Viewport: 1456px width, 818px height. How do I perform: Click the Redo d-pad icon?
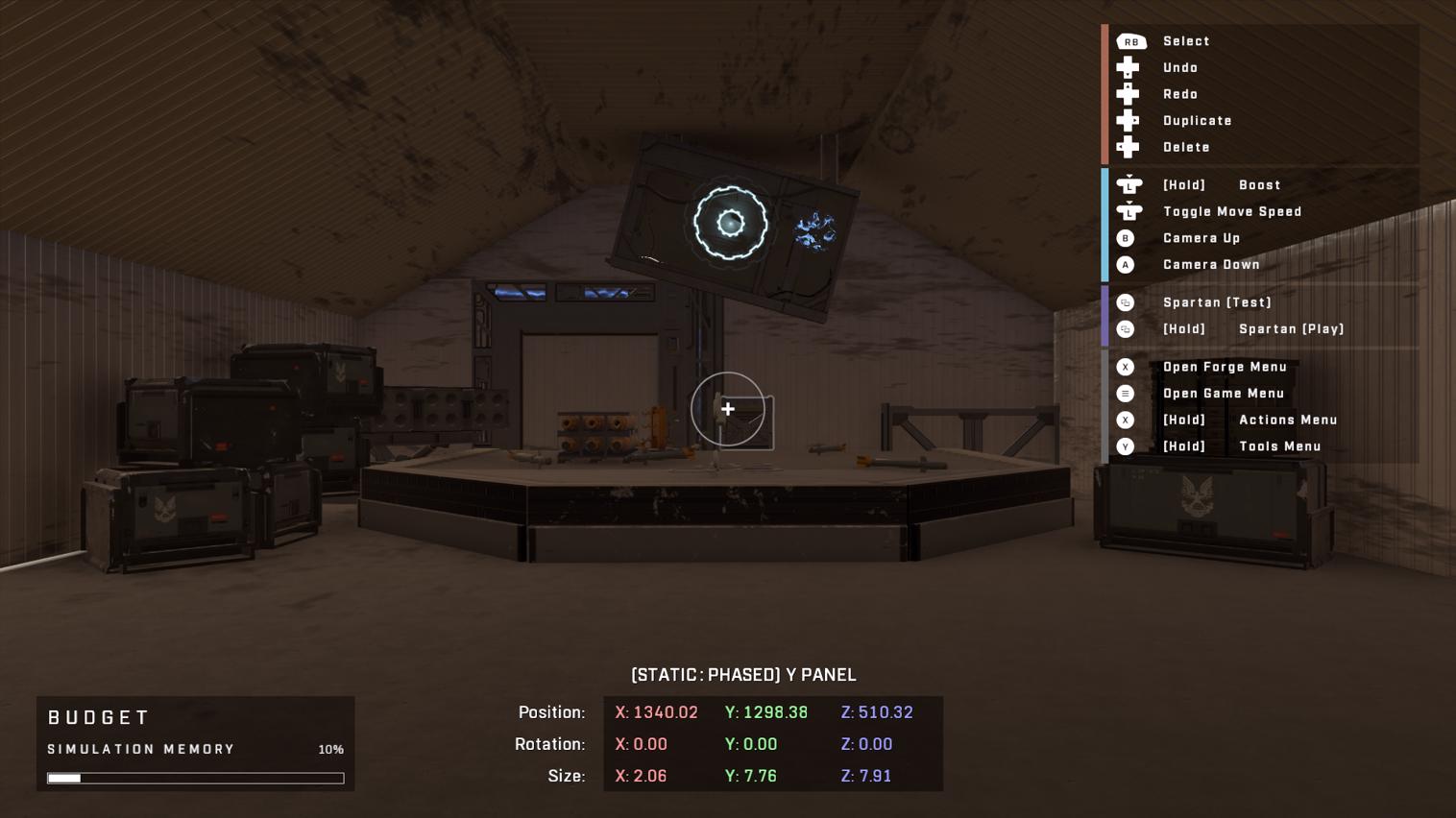click(1128, 93)
